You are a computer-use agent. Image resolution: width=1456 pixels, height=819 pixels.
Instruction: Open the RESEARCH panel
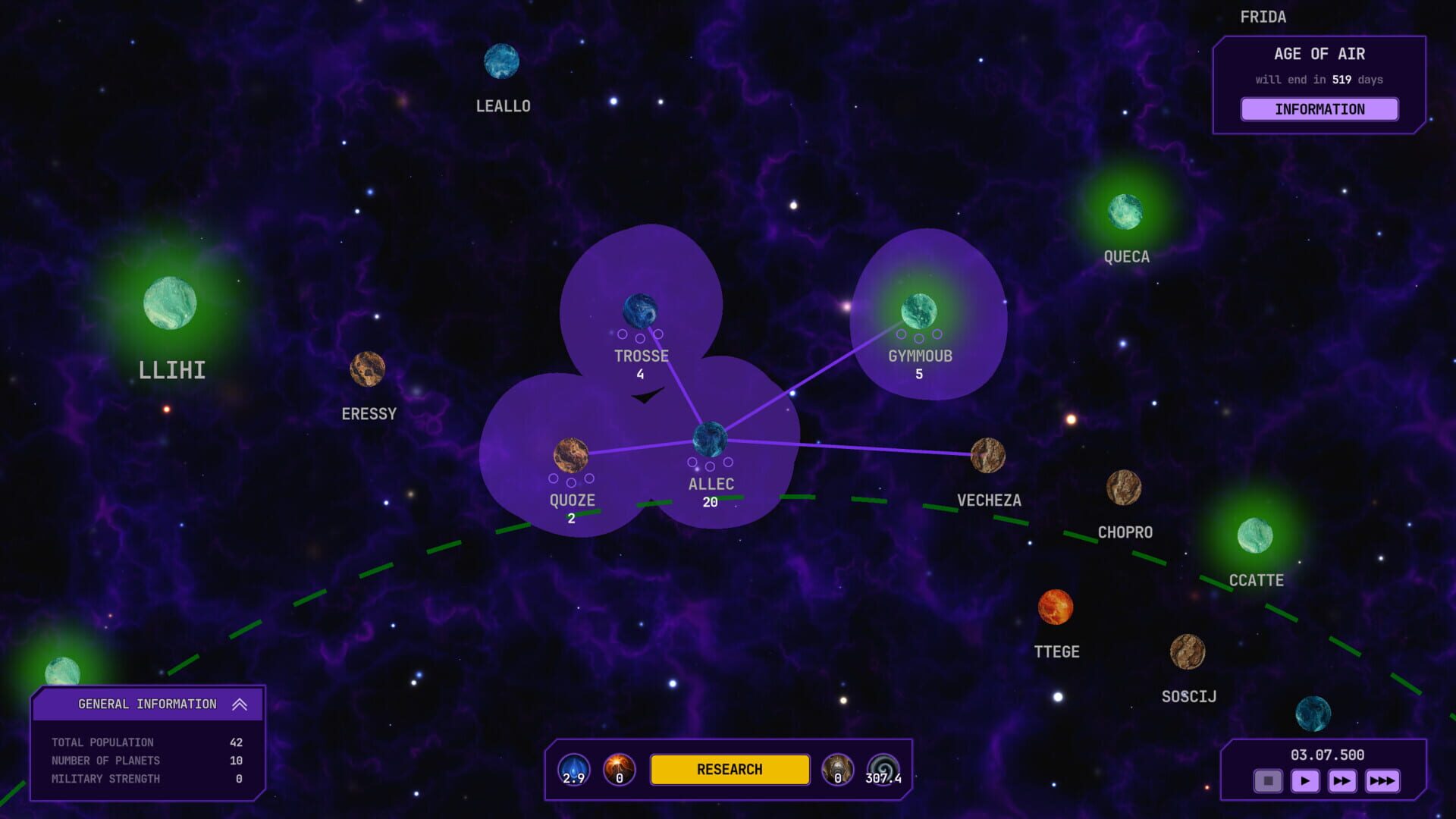click(x=730, y=769)
